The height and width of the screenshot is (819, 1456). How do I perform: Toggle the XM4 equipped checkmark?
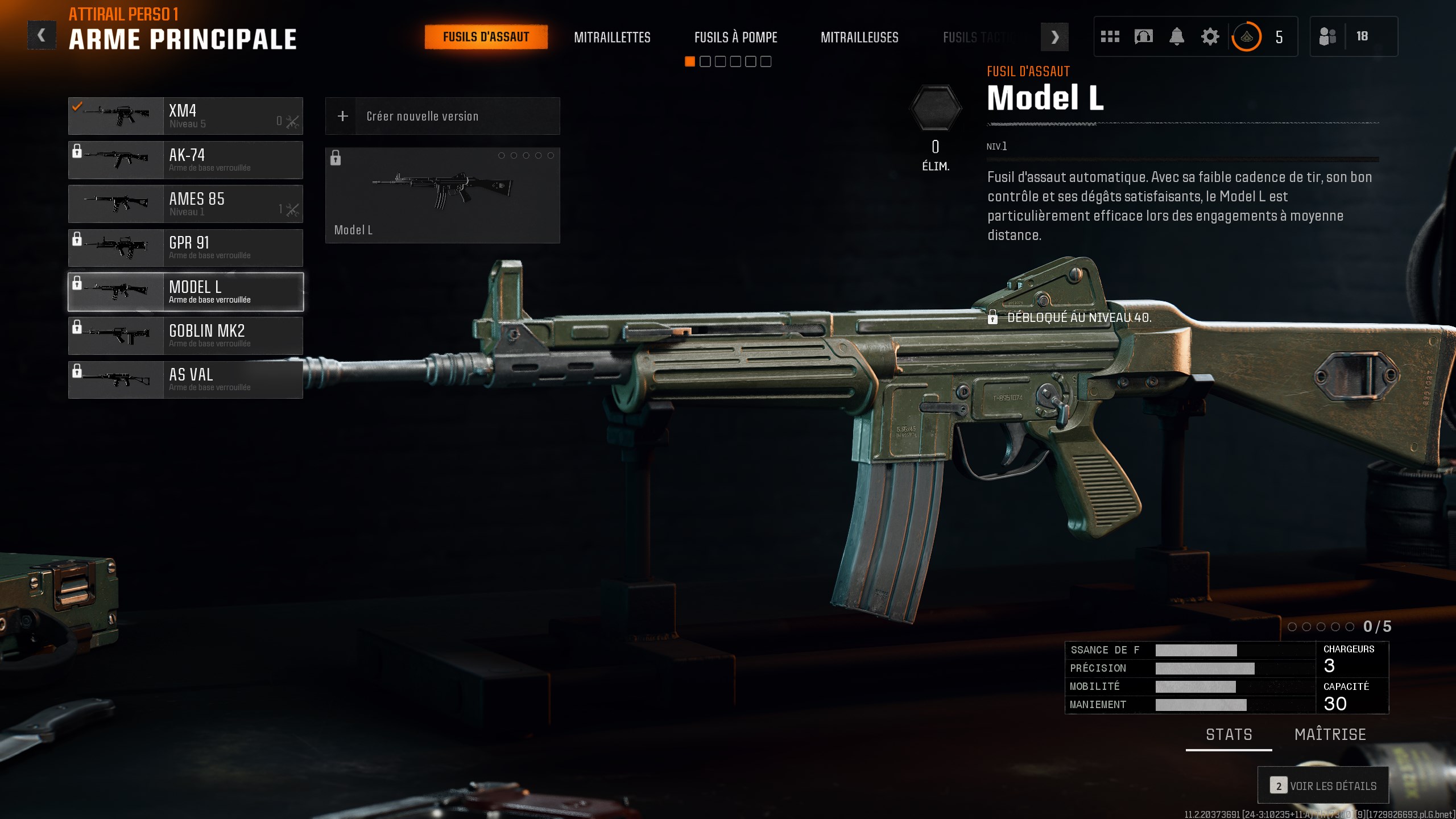pos(76,105)
